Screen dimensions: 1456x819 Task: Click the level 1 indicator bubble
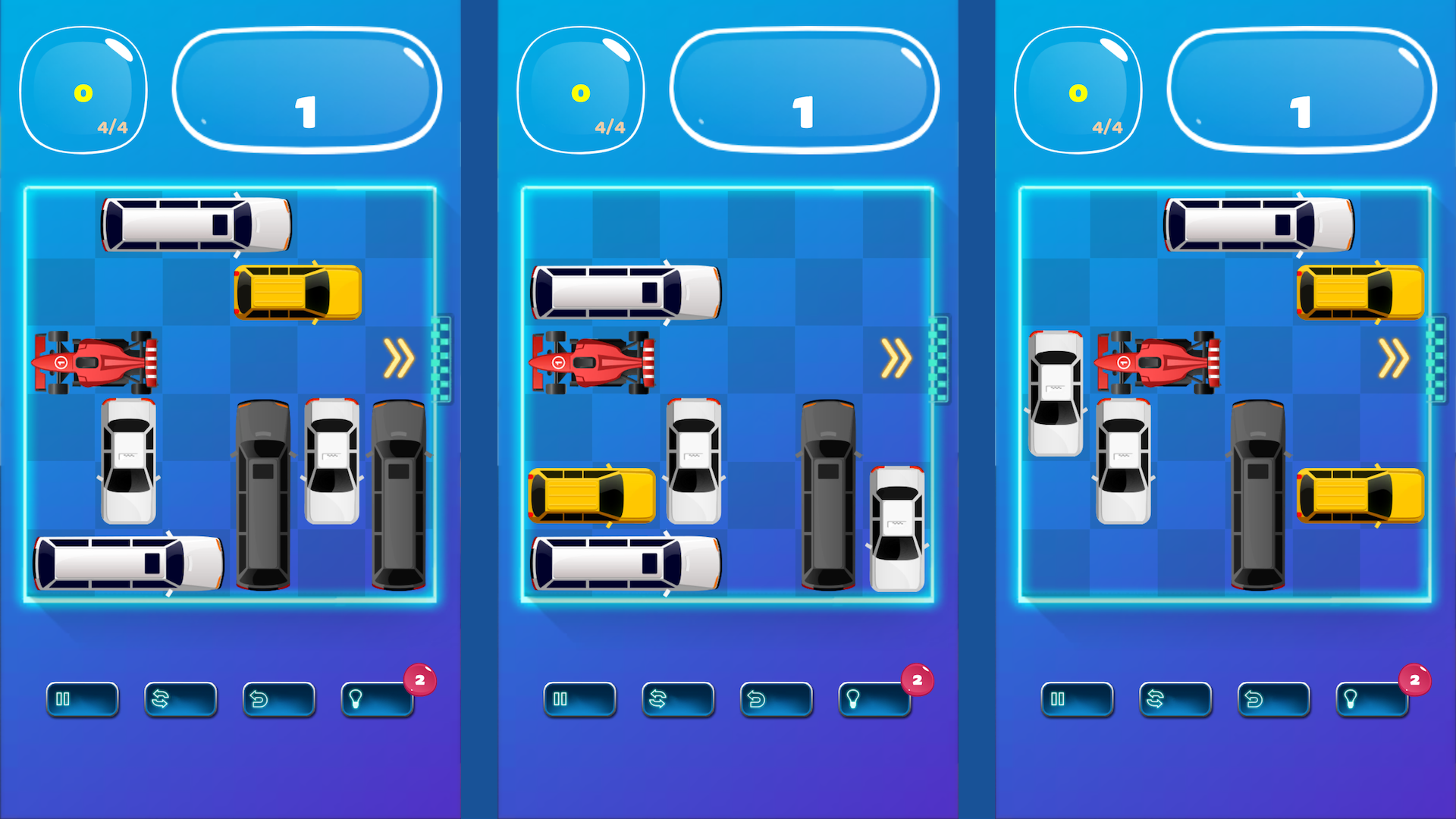tap(306, 89)
